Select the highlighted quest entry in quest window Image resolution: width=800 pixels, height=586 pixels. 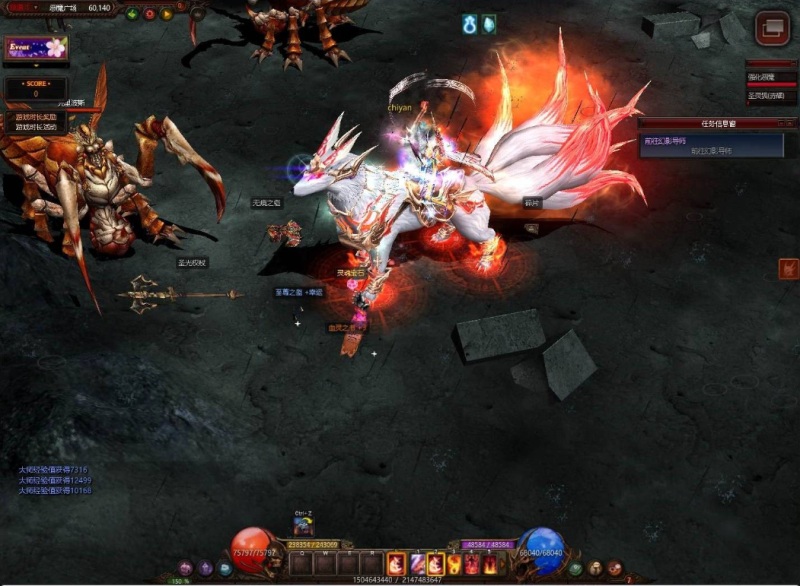coord(698,144)
